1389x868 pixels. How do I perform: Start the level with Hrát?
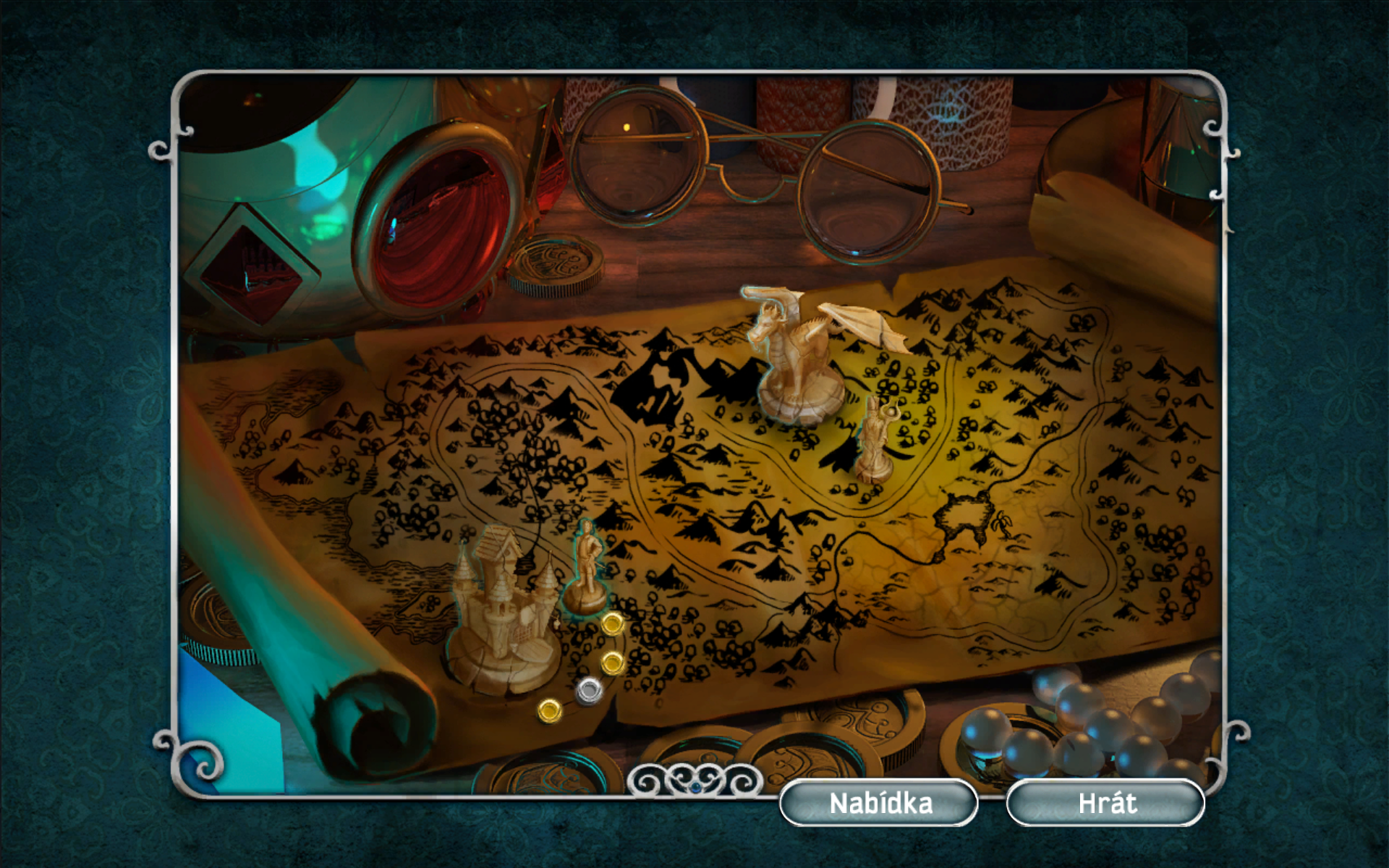coord(1105,803)
